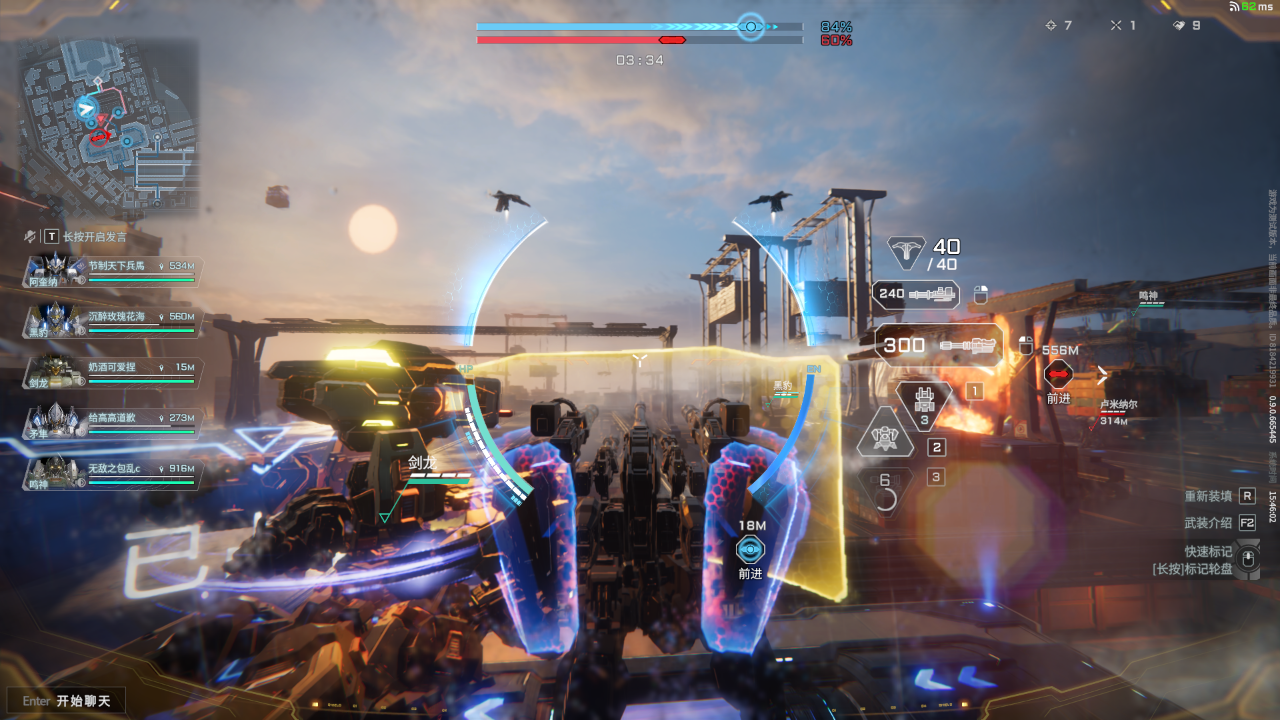
Task: Open the 开始聊天 chat box
Action: 68,701
